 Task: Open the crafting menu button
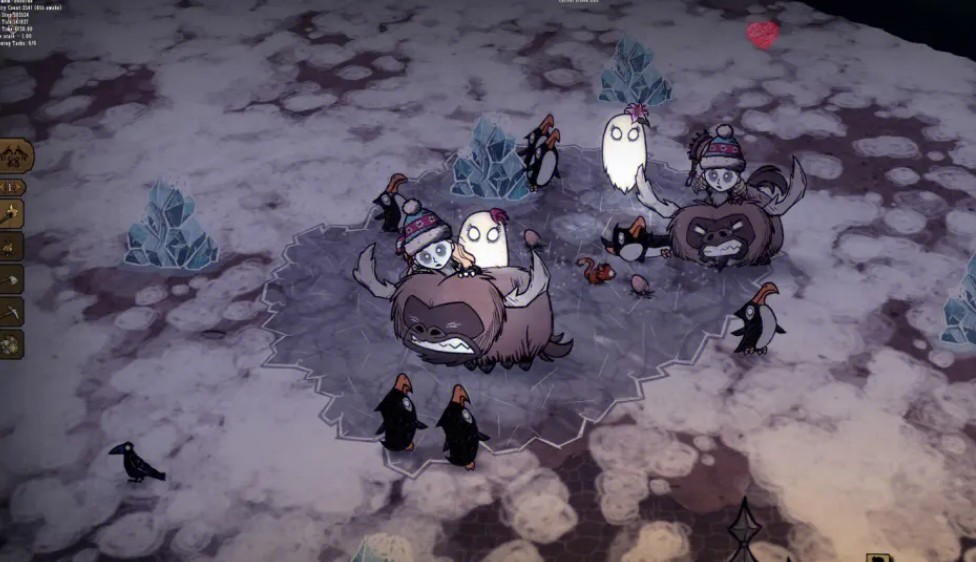tap(14, 155)
